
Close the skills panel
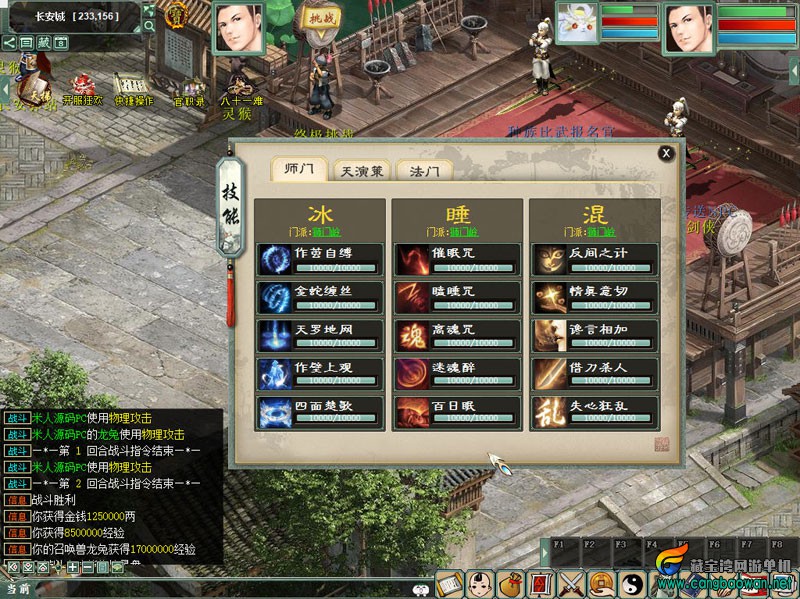pyautogui.click(x=666, y=153)
